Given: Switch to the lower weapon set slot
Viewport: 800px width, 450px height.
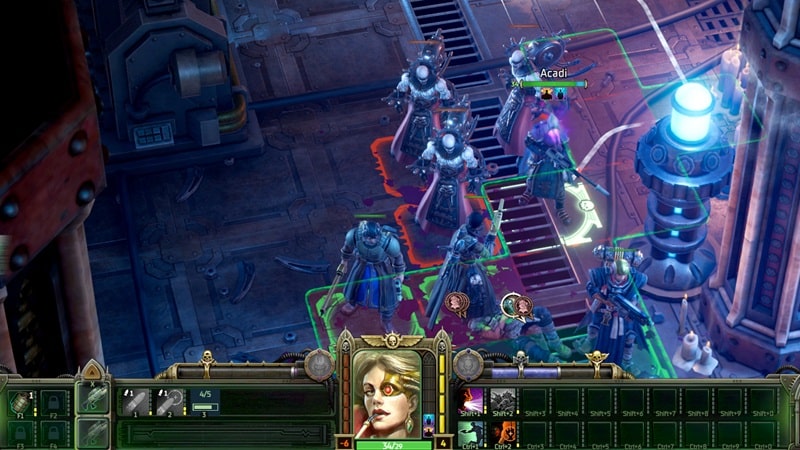Looking at the screenshot, I should coord(92,431).
